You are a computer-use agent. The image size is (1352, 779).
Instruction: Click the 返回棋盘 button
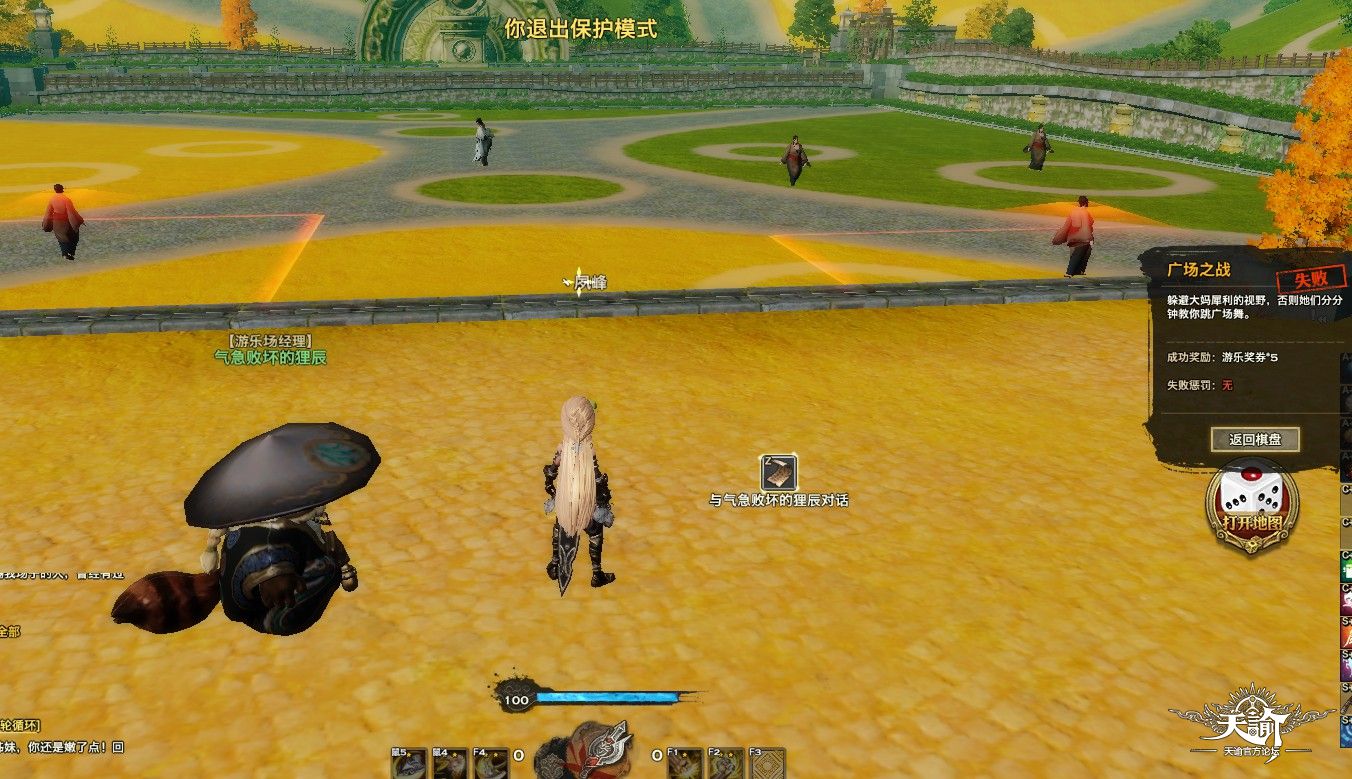(1255, 439)
